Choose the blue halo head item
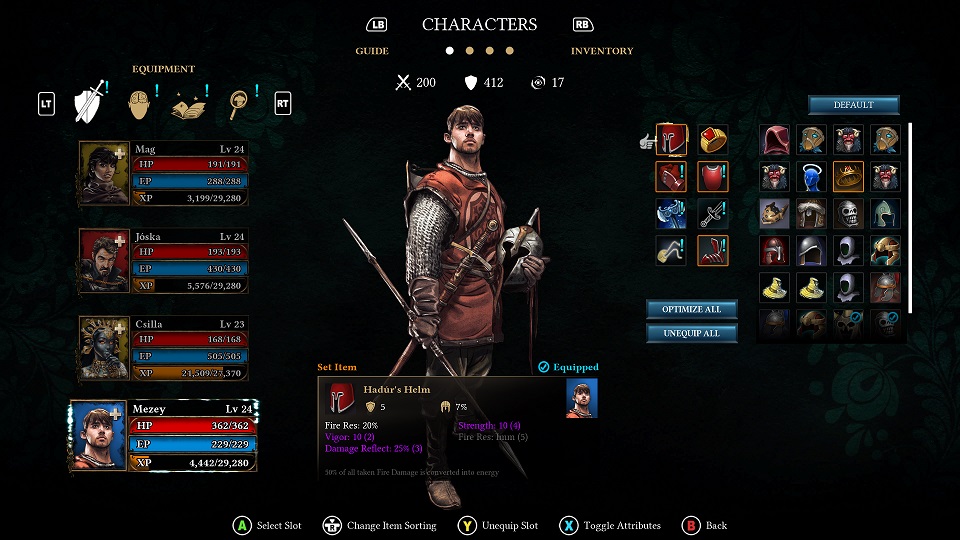The image size is (960, 540). [x=811, y=177]
